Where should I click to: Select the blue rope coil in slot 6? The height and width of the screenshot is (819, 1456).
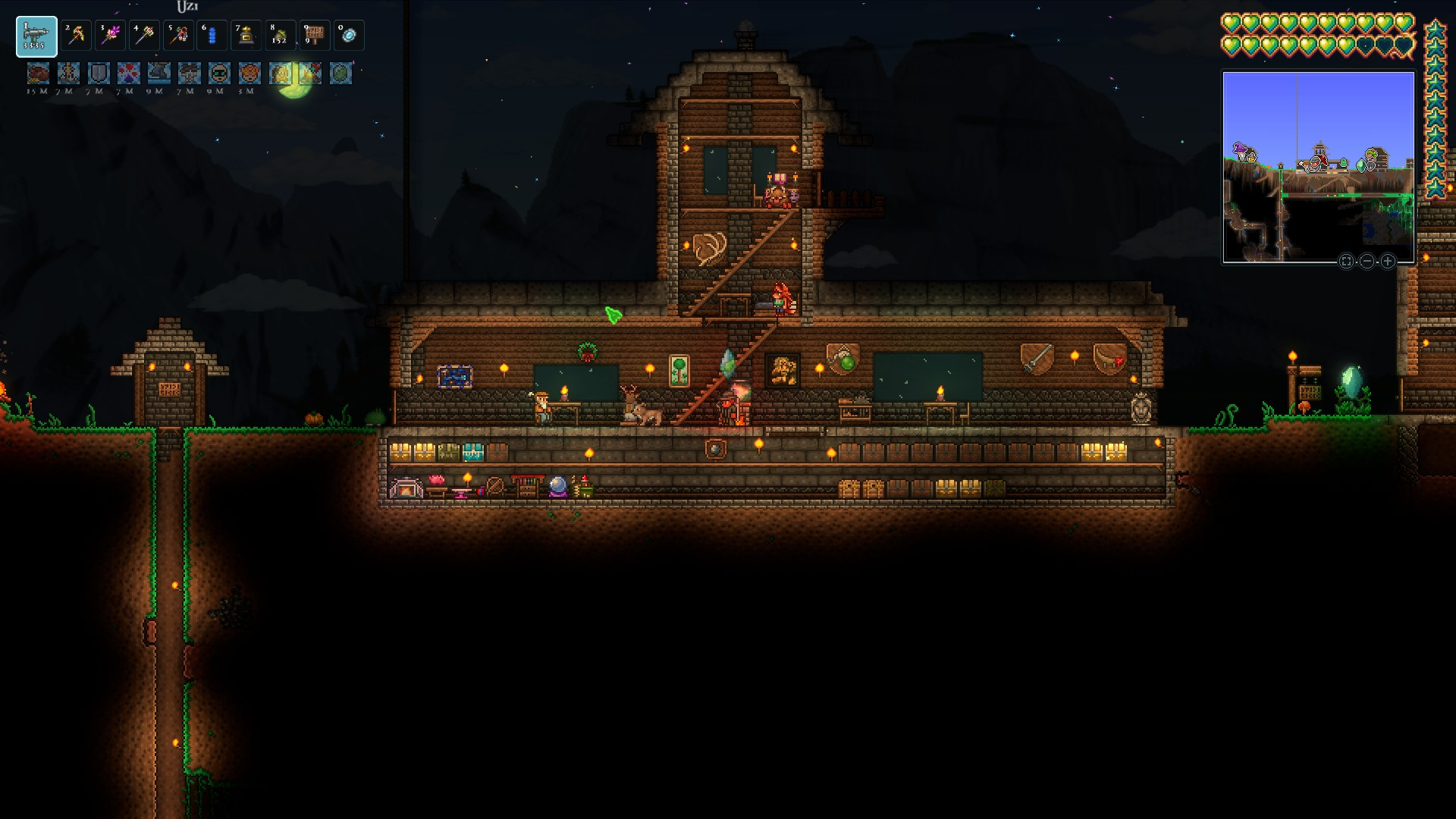pyautogui.click(x=212, y=36)
